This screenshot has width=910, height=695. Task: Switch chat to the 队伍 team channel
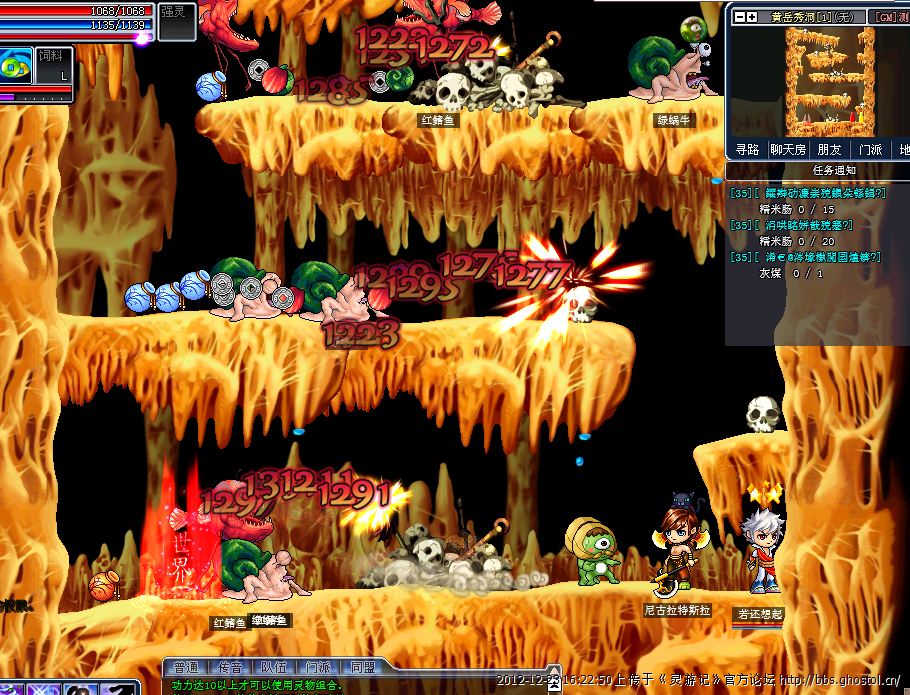point(274,667)
